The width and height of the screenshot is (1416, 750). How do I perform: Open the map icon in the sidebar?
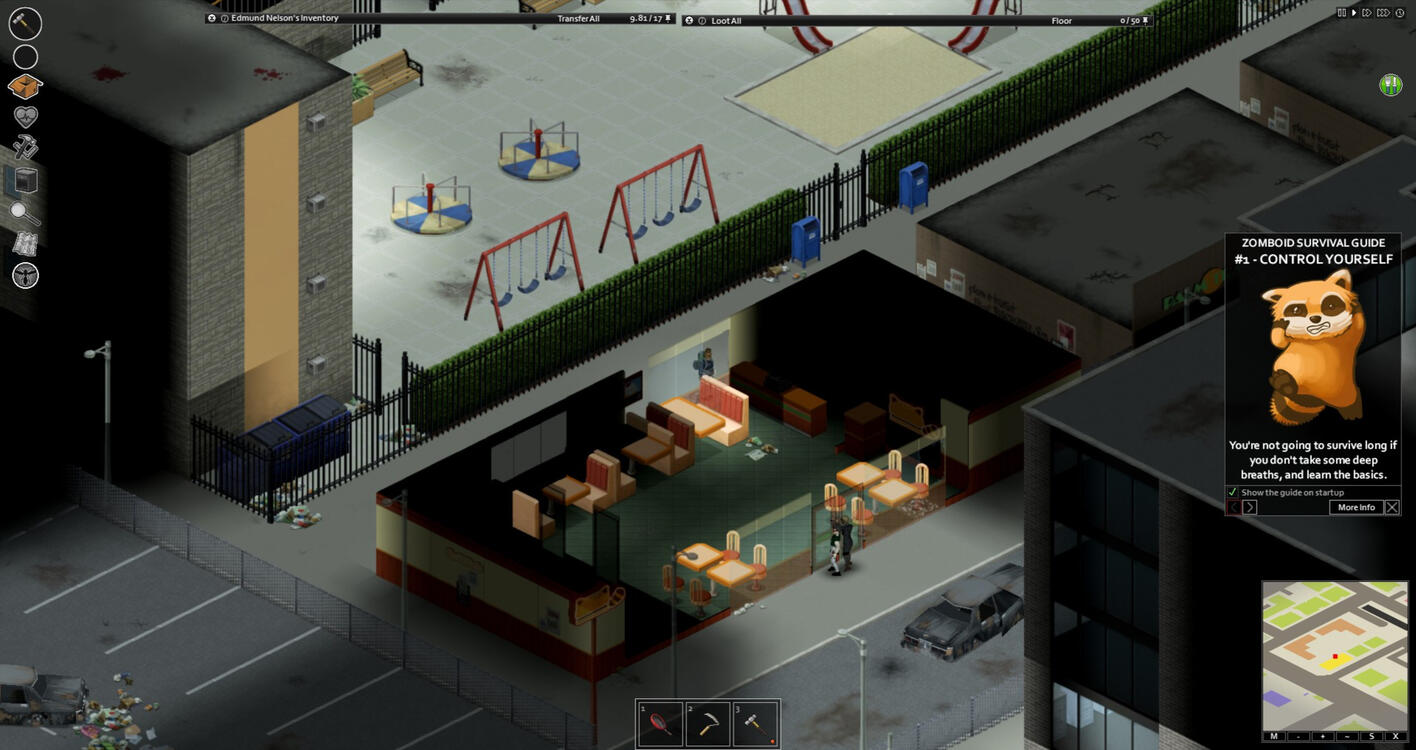tap(25, 245)
